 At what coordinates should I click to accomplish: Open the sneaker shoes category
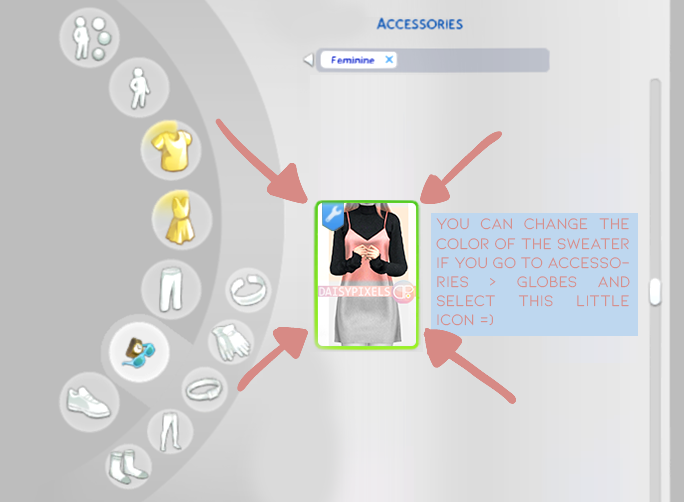coord(89,401)
